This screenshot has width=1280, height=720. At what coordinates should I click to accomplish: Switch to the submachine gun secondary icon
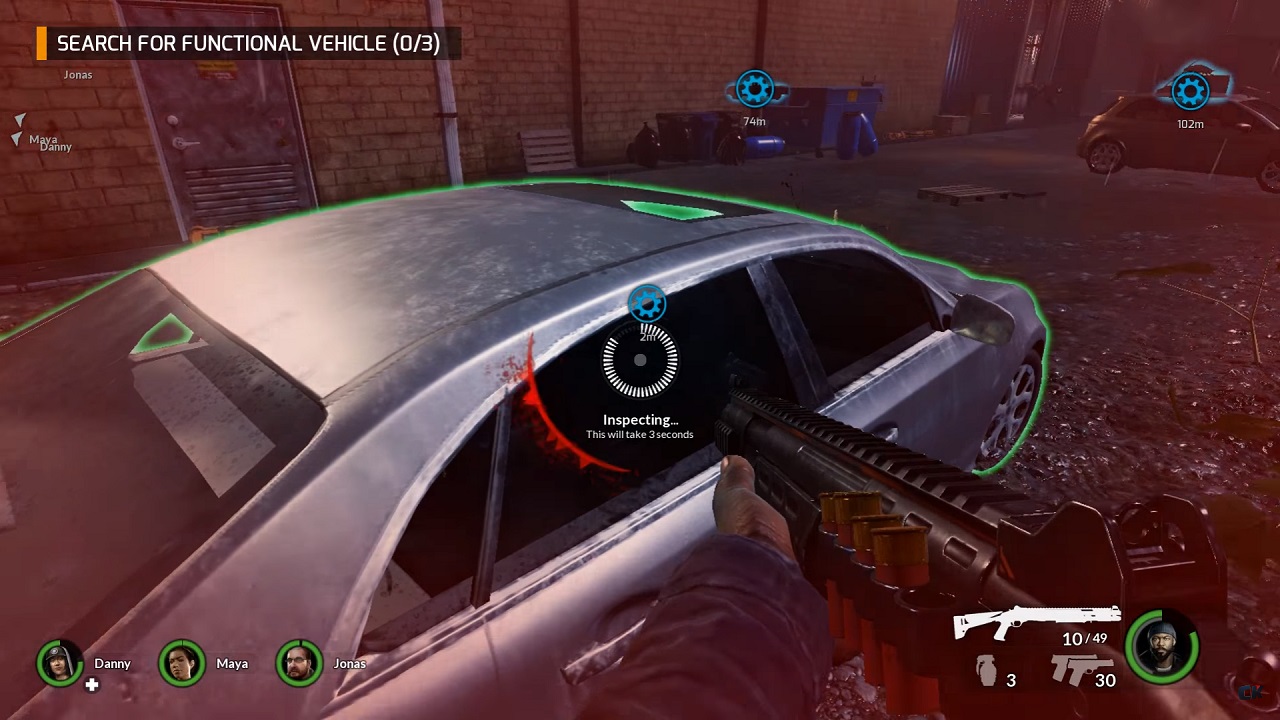(x=1081, y=667)
